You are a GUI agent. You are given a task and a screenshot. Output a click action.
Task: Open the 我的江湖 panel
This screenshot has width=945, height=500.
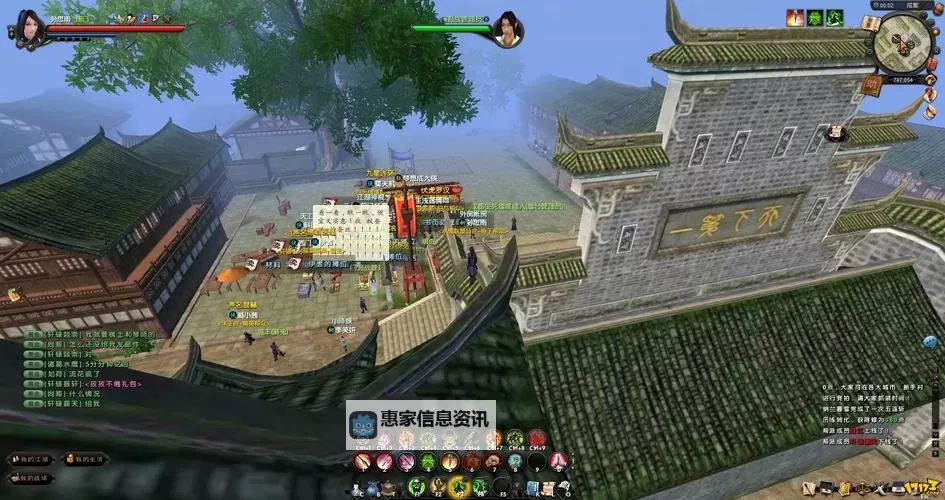click(31, 459)
